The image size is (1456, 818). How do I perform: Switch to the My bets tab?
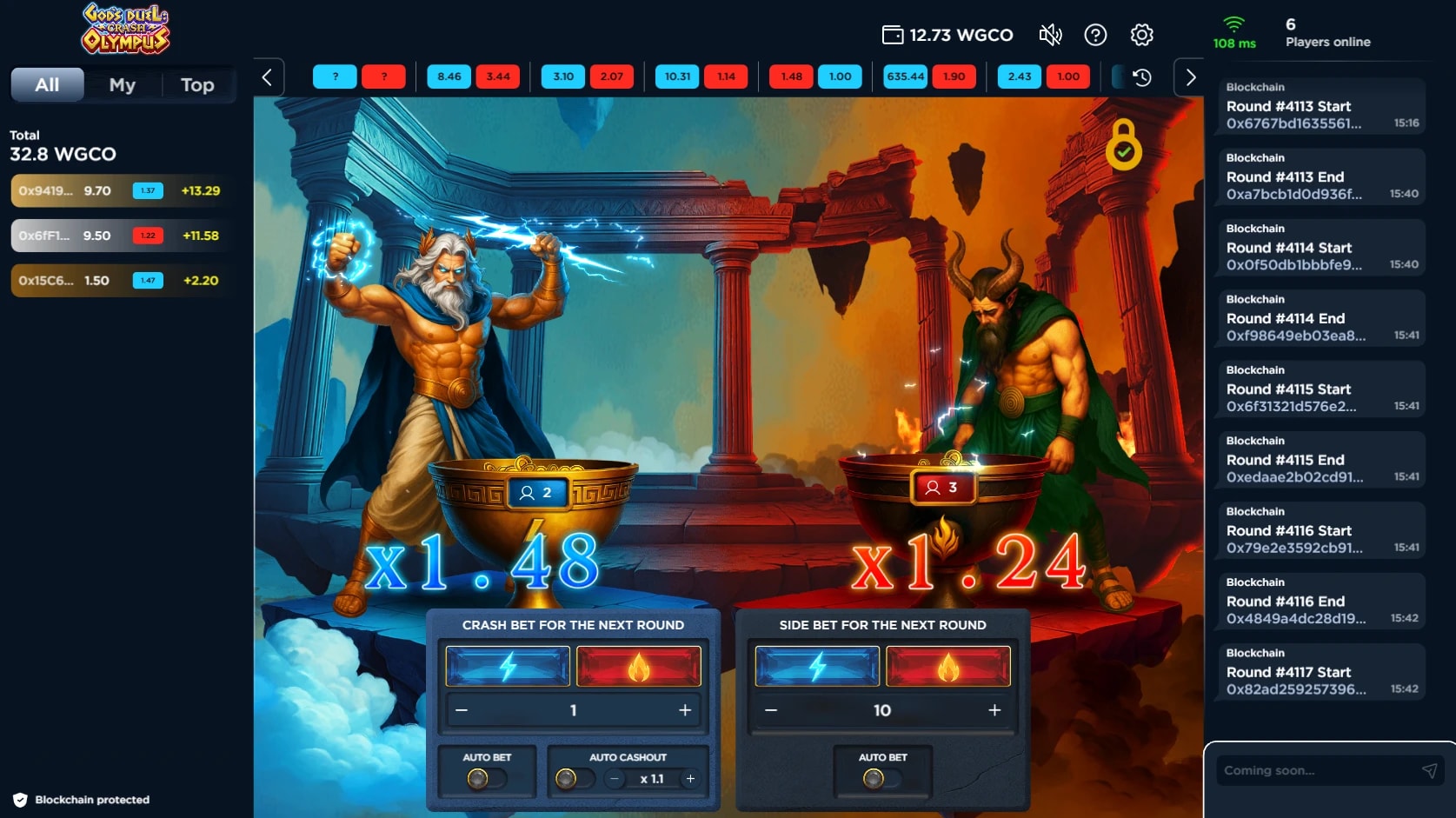(123, 85)
